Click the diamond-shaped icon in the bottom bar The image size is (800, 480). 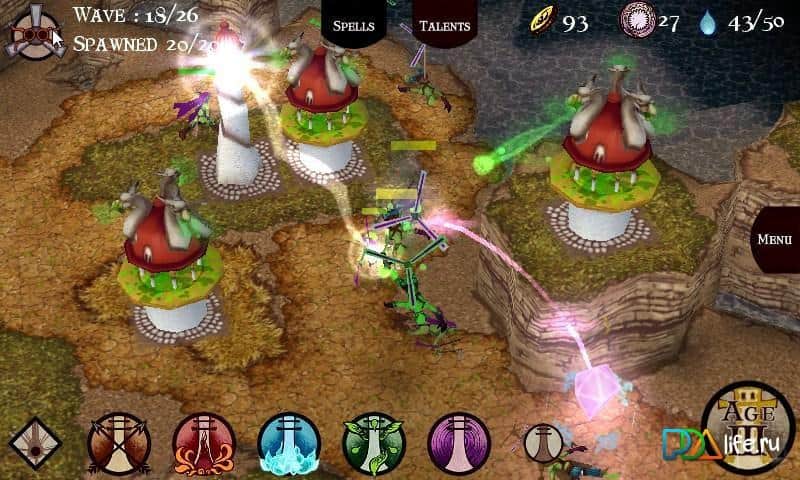pos(36,444)
